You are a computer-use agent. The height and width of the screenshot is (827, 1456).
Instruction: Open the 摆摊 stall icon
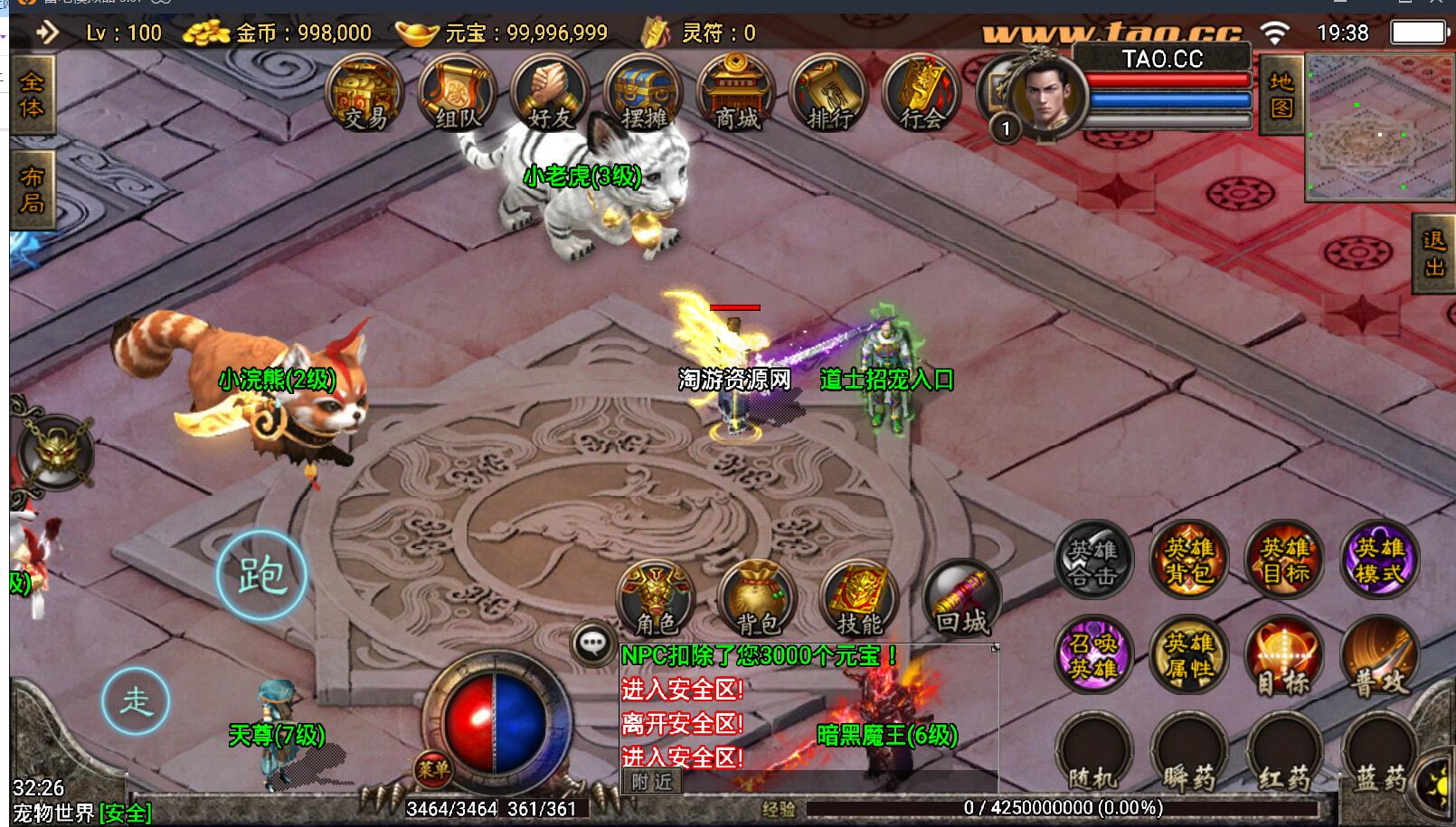pos(643,95)
